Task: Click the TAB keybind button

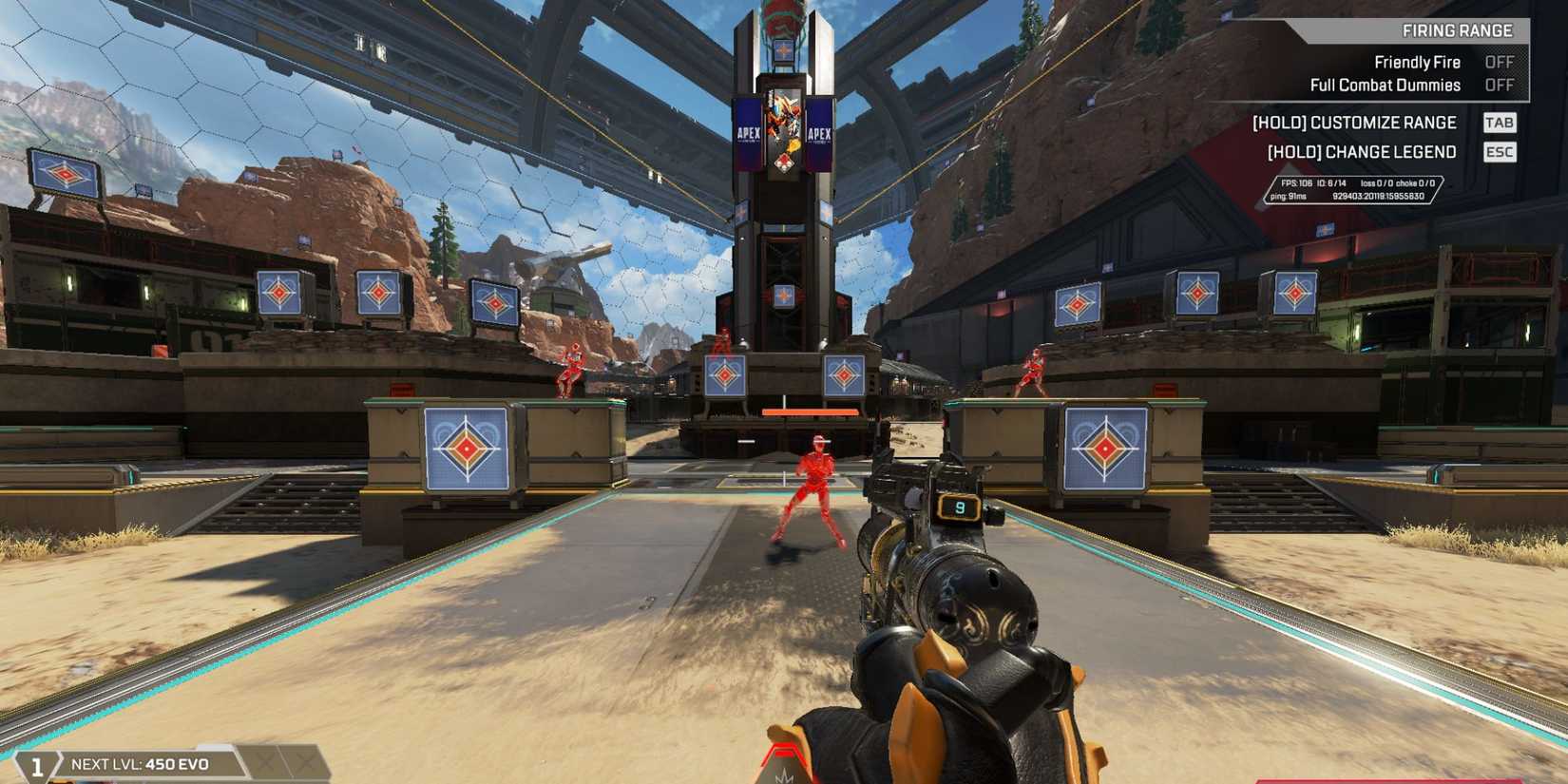Action: (x=1500, y=123)
